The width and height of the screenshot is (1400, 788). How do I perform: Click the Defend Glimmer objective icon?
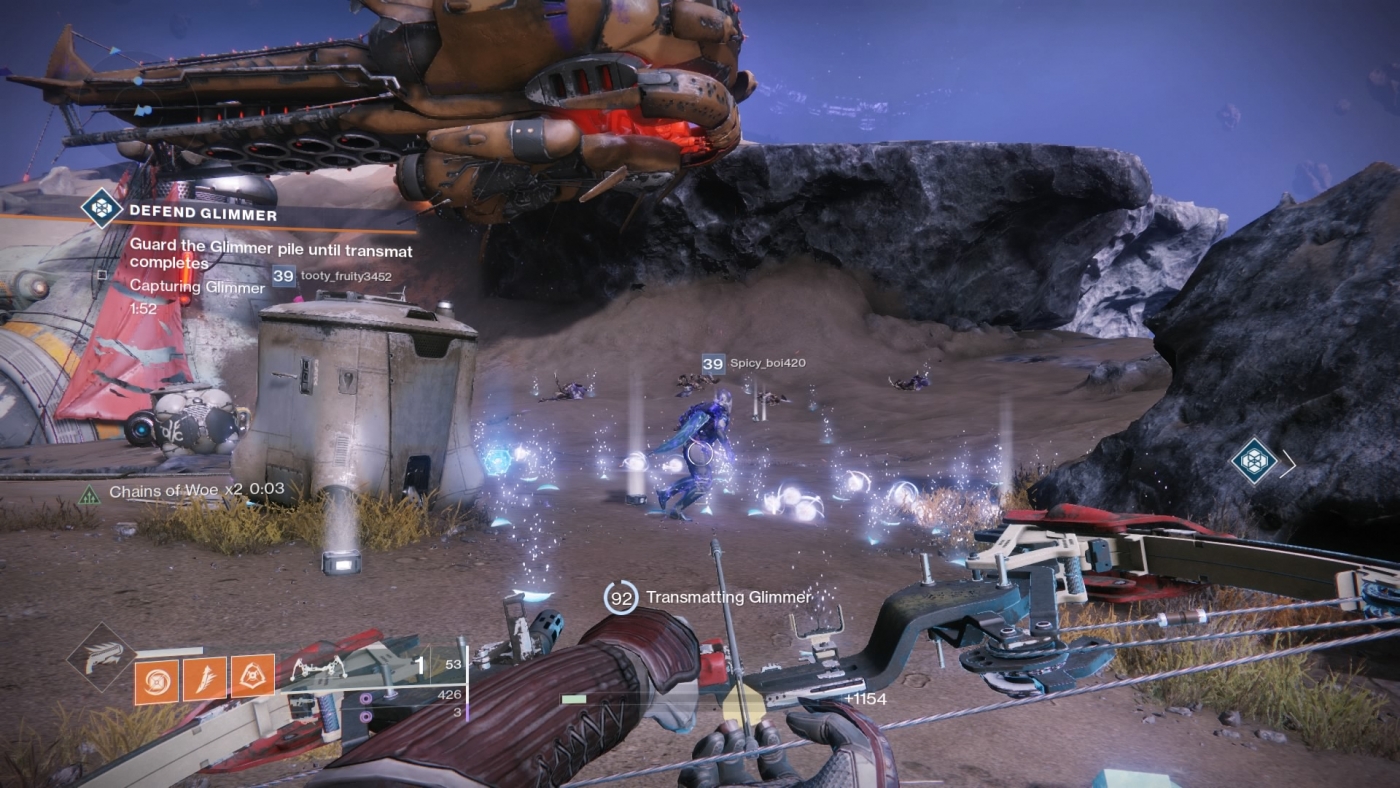99,211
